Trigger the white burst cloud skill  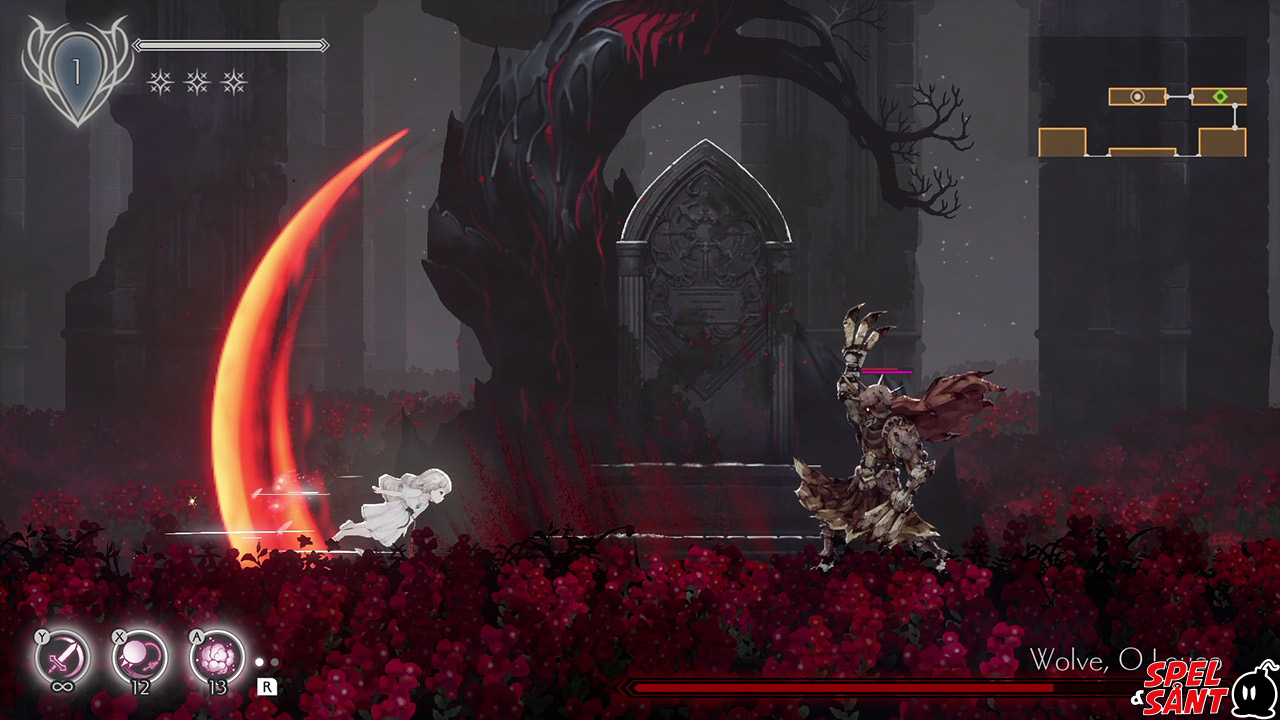click(x=217, y=658)
